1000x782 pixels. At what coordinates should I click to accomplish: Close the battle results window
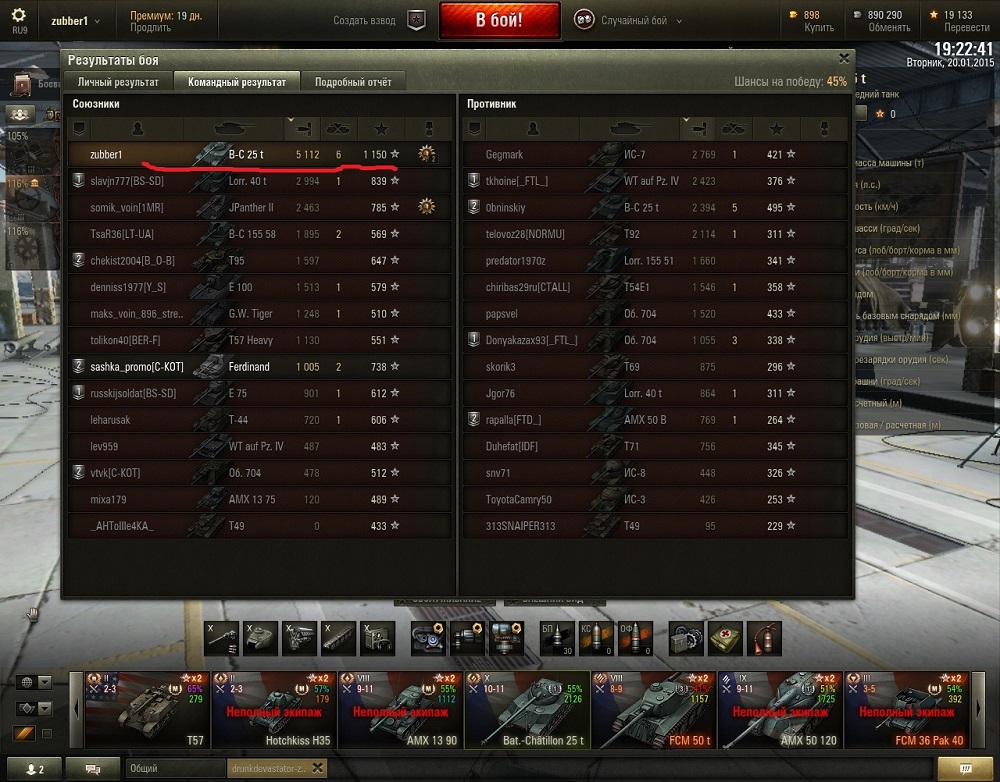[844, 59]
